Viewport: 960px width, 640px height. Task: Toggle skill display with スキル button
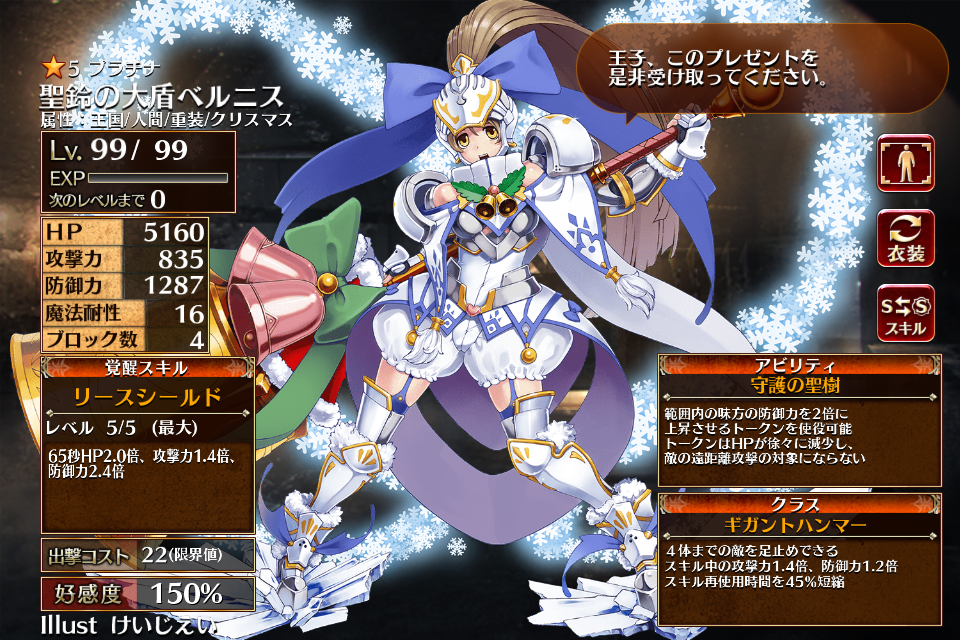[906, 313]
